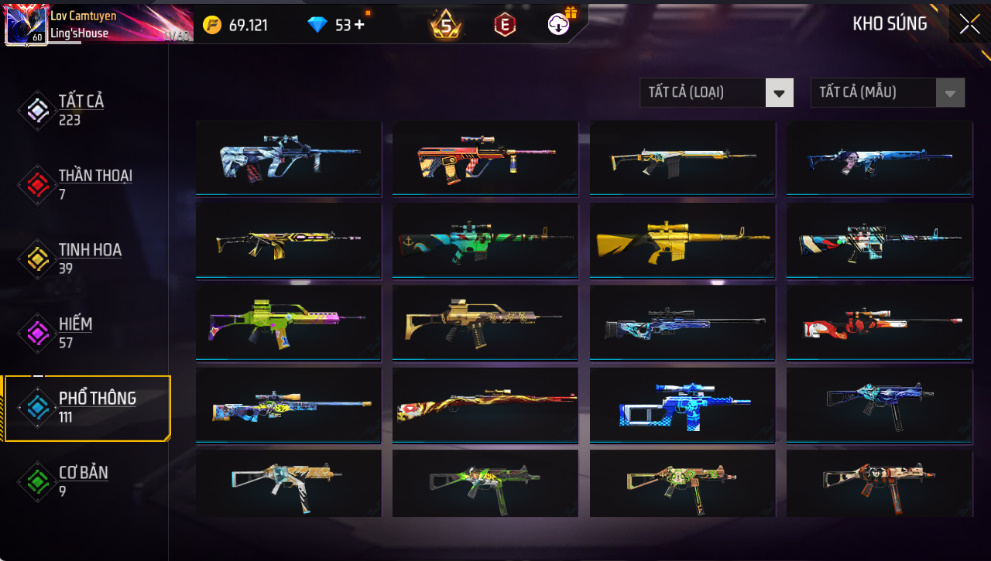Open the cloud download gift icon
The image size is (991, 561).
(x=560, y=24)
